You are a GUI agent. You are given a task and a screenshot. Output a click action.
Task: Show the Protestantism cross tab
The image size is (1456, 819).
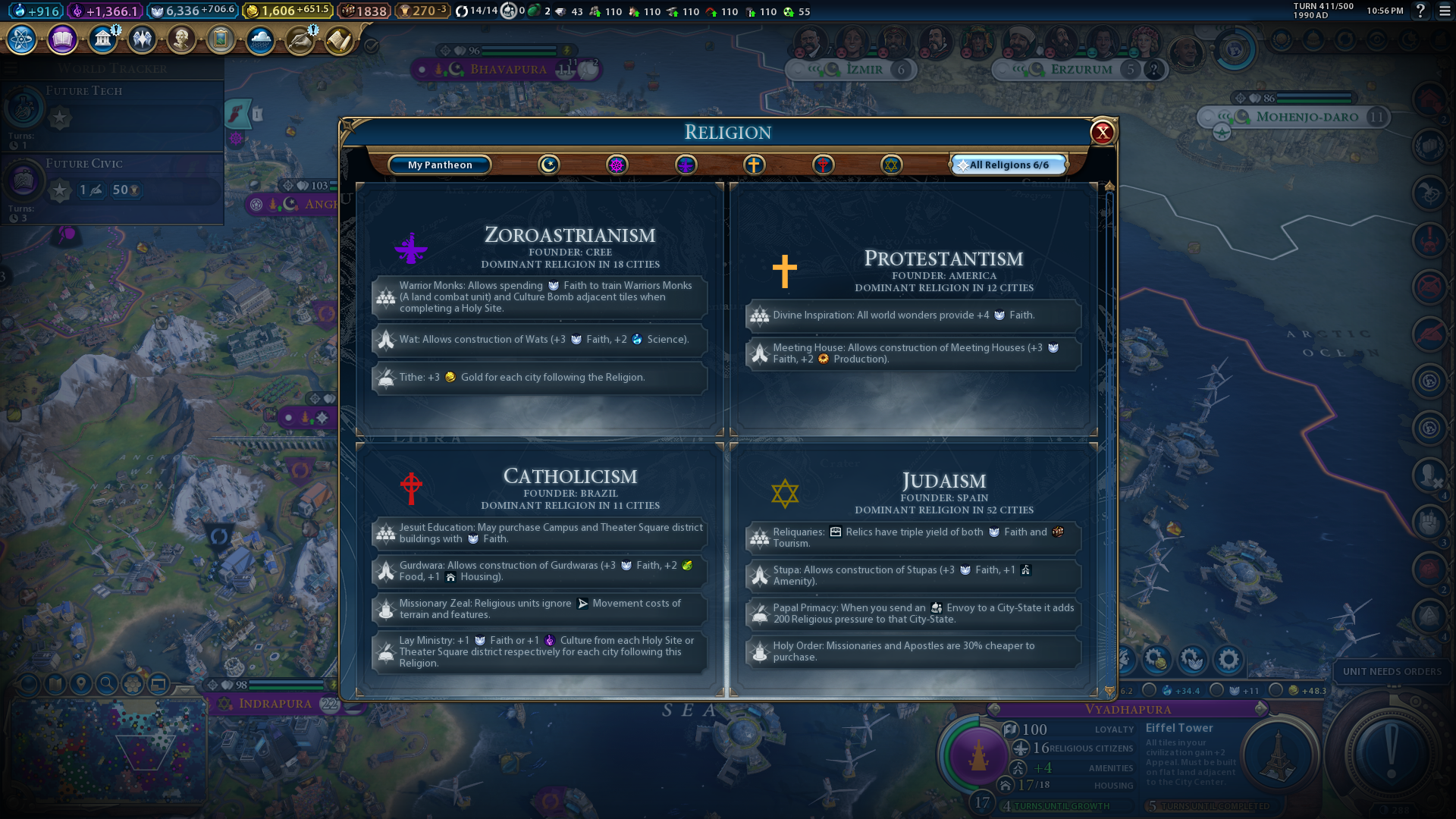pos(754,165)
